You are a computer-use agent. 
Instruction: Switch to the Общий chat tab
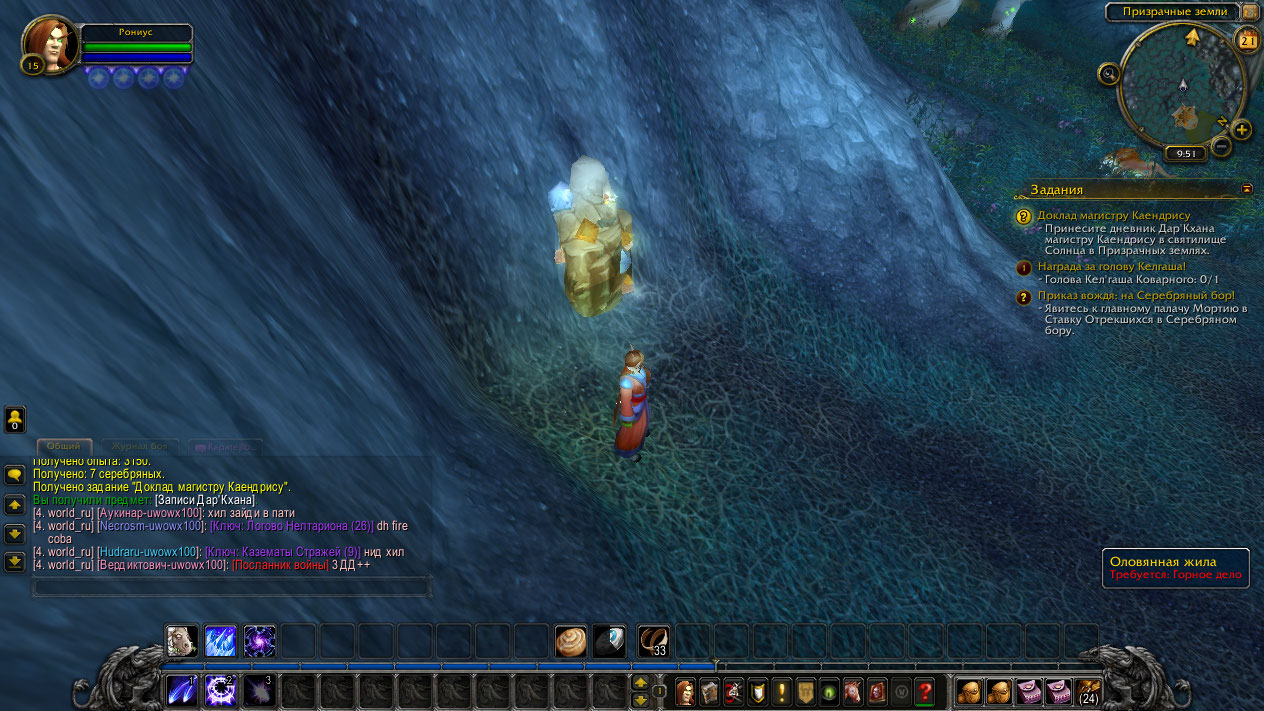click(64, 446)
